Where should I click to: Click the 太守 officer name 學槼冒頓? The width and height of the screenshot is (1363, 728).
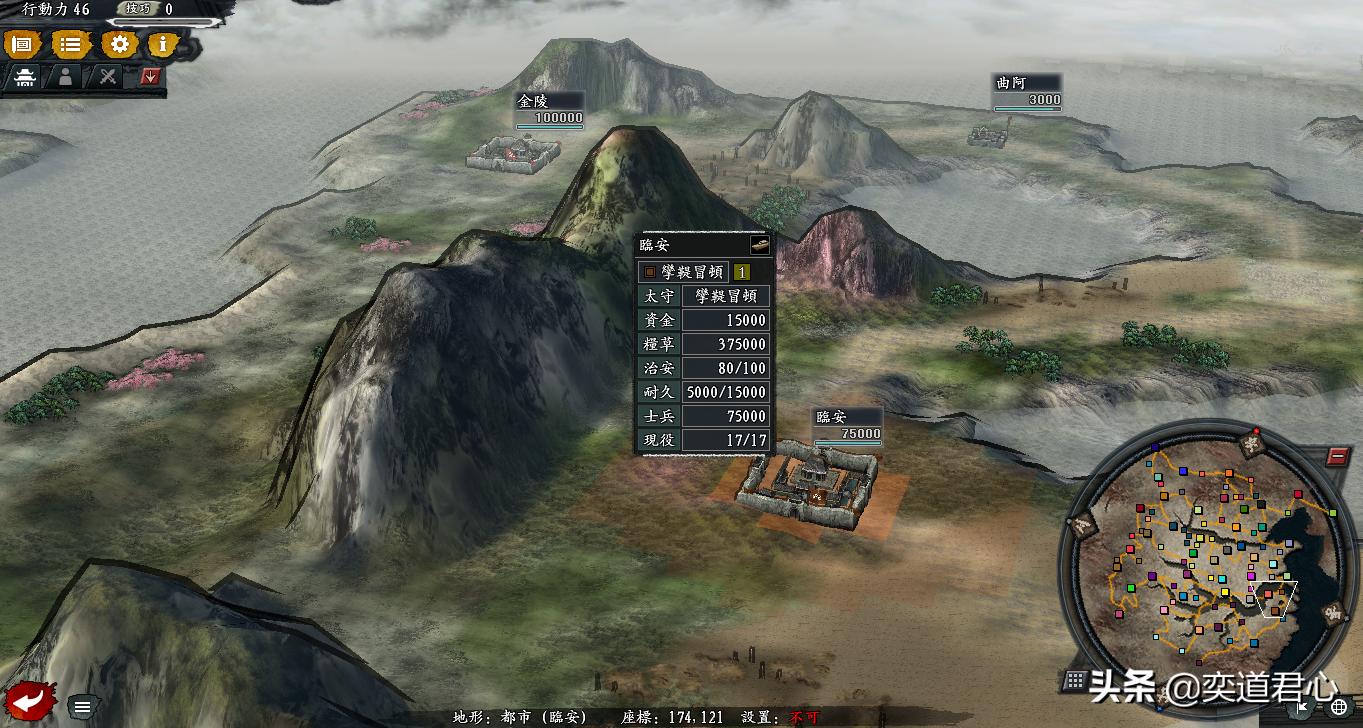pyautogui.click(x=725, y=296)
